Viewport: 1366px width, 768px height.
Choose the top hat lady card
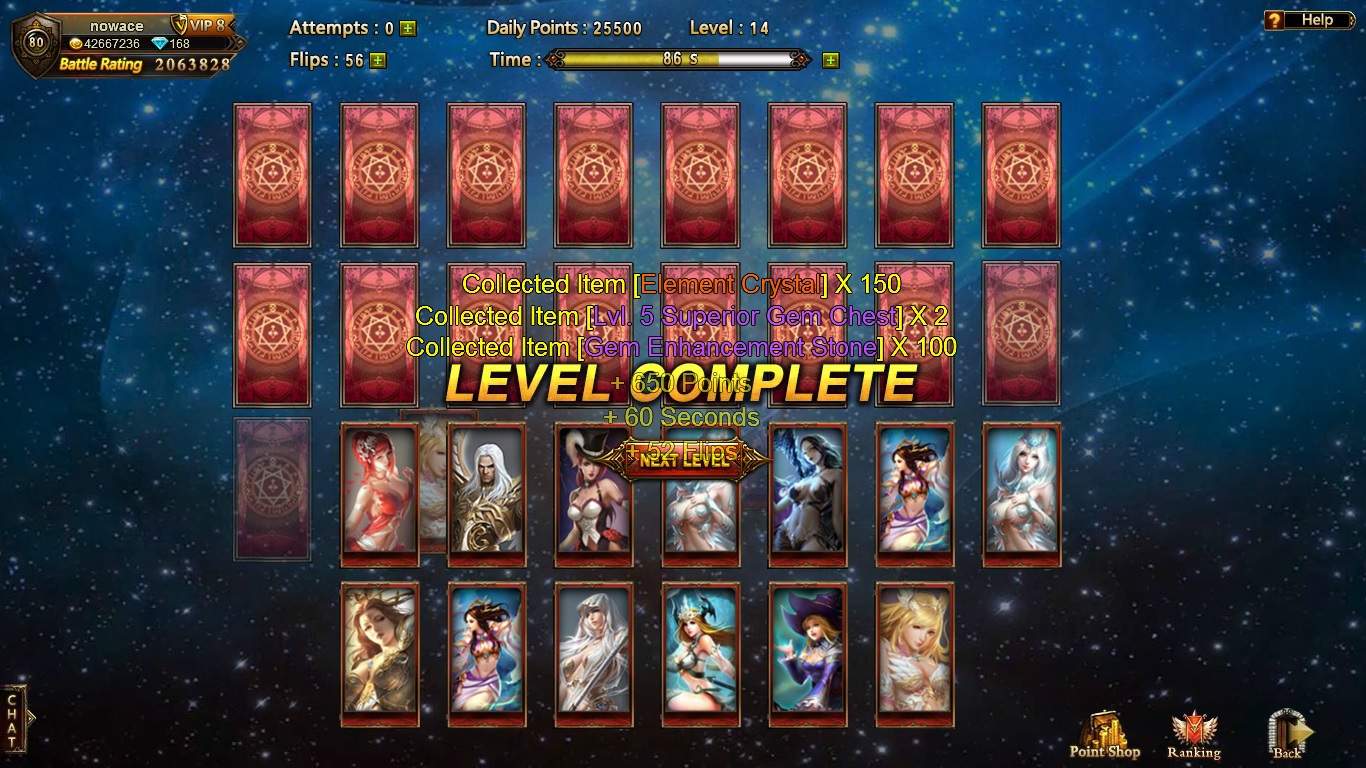click(x=593, y=491)
